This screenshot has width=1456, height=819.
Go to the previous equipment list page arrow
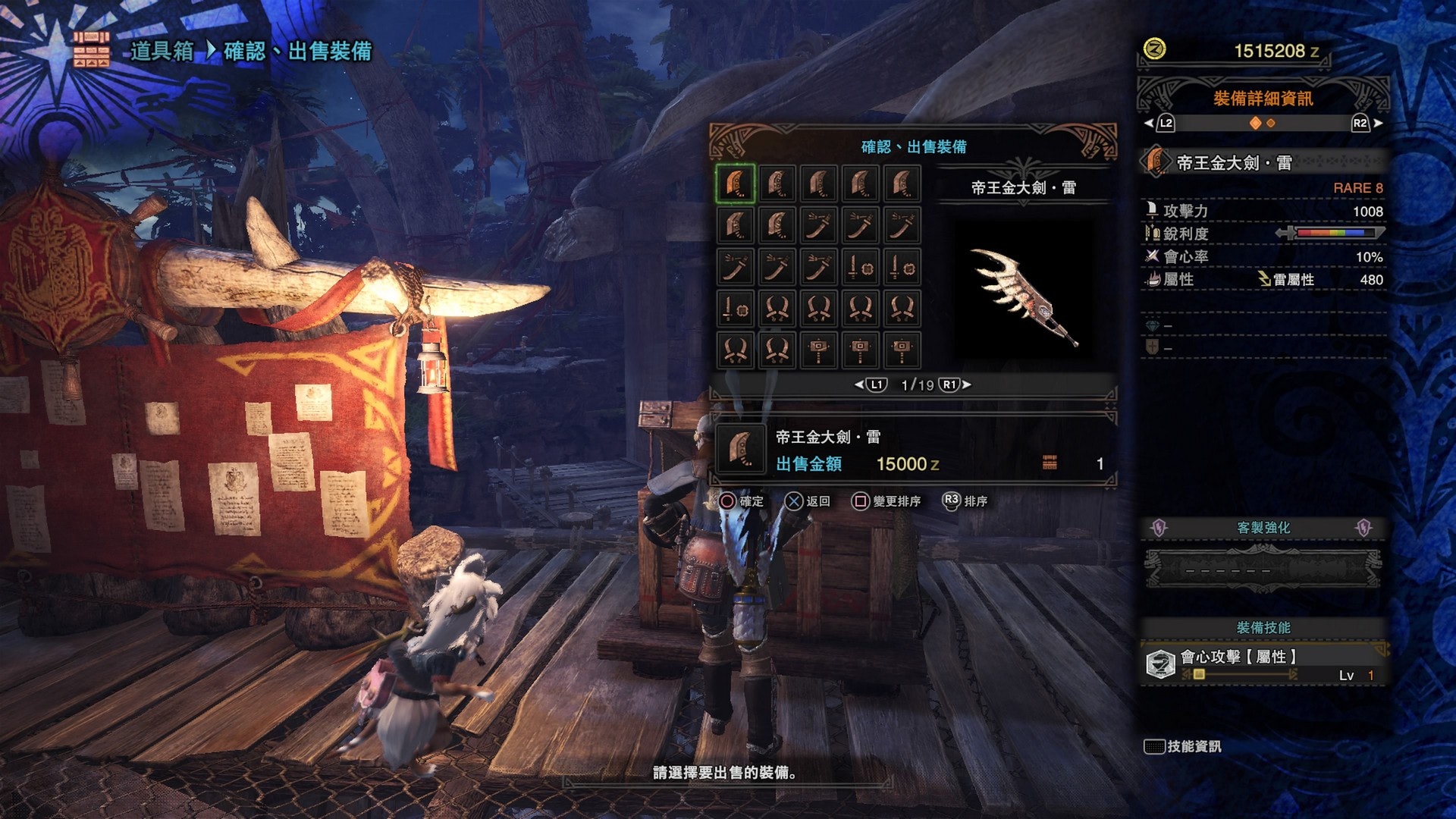click(x=859, y=384)
